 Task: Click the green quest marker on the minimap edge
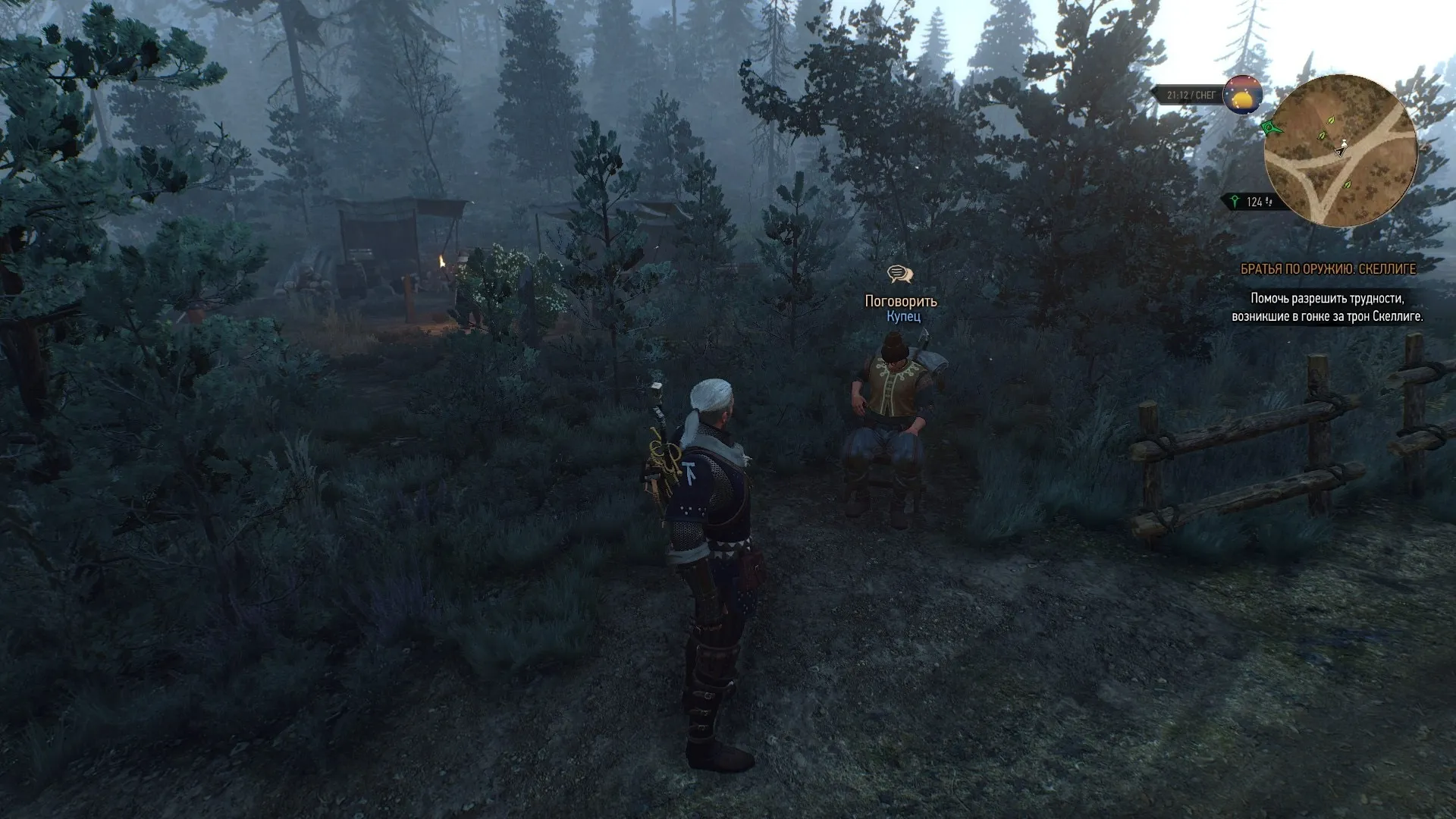coord(1272,127)
